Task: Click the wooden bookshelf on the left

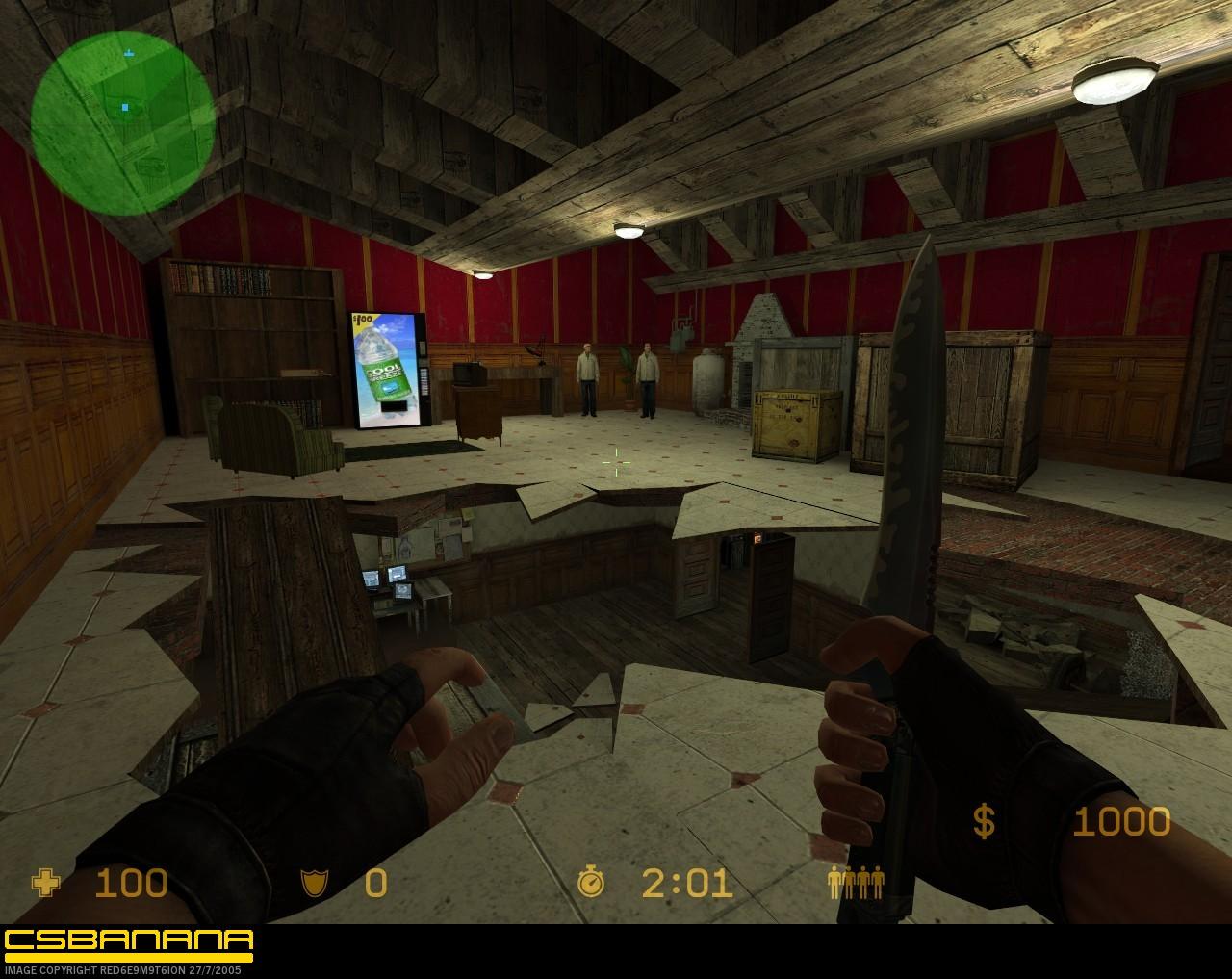Action: tap(252, 327)
